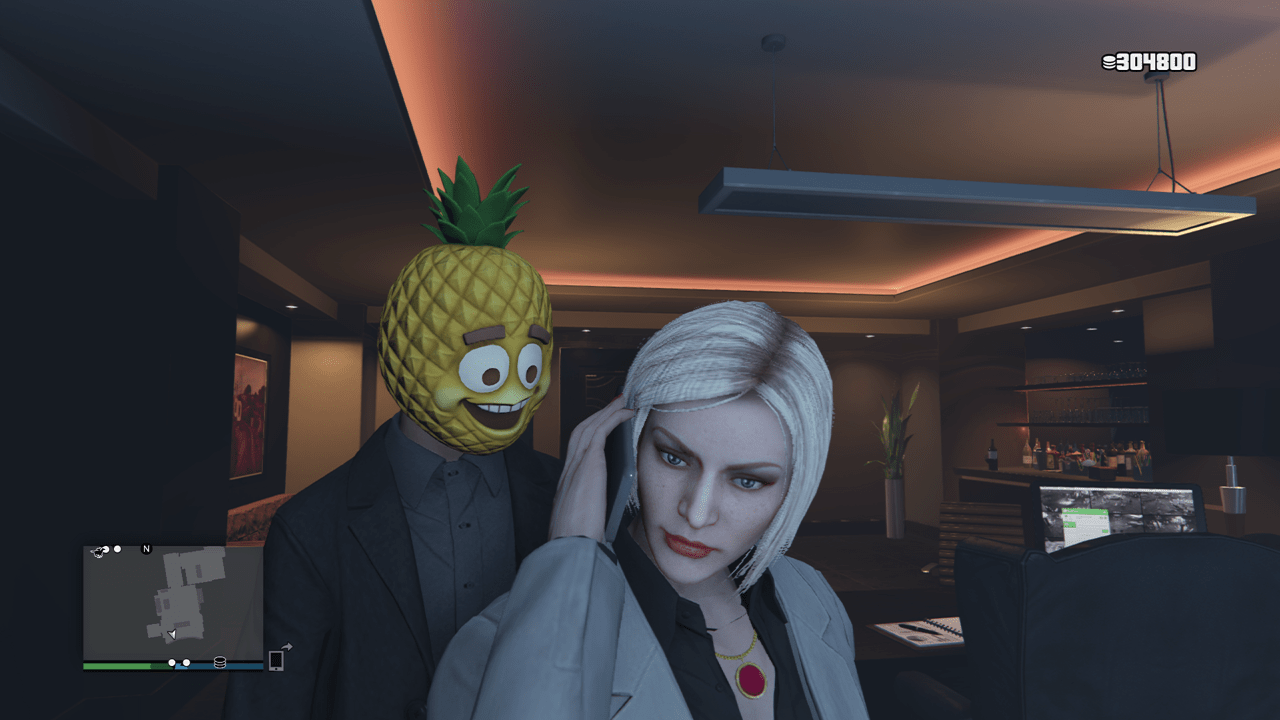Screen dimensions: 1280x720
Task: Tap the phone icon beside the radar
Action: [x=277, y=661]
